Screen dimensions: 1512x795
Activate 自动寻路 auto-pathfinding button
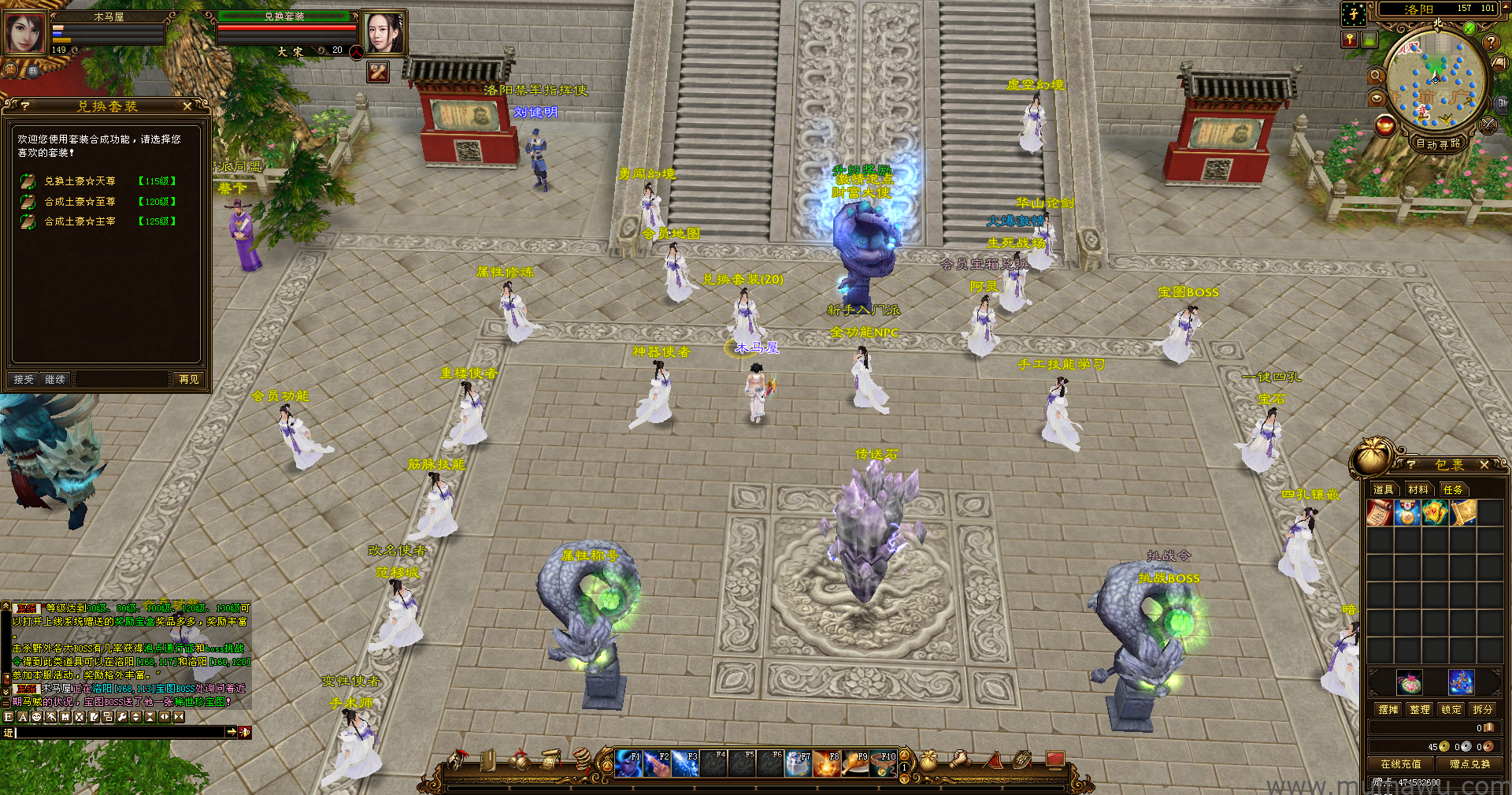(1438, 143)
